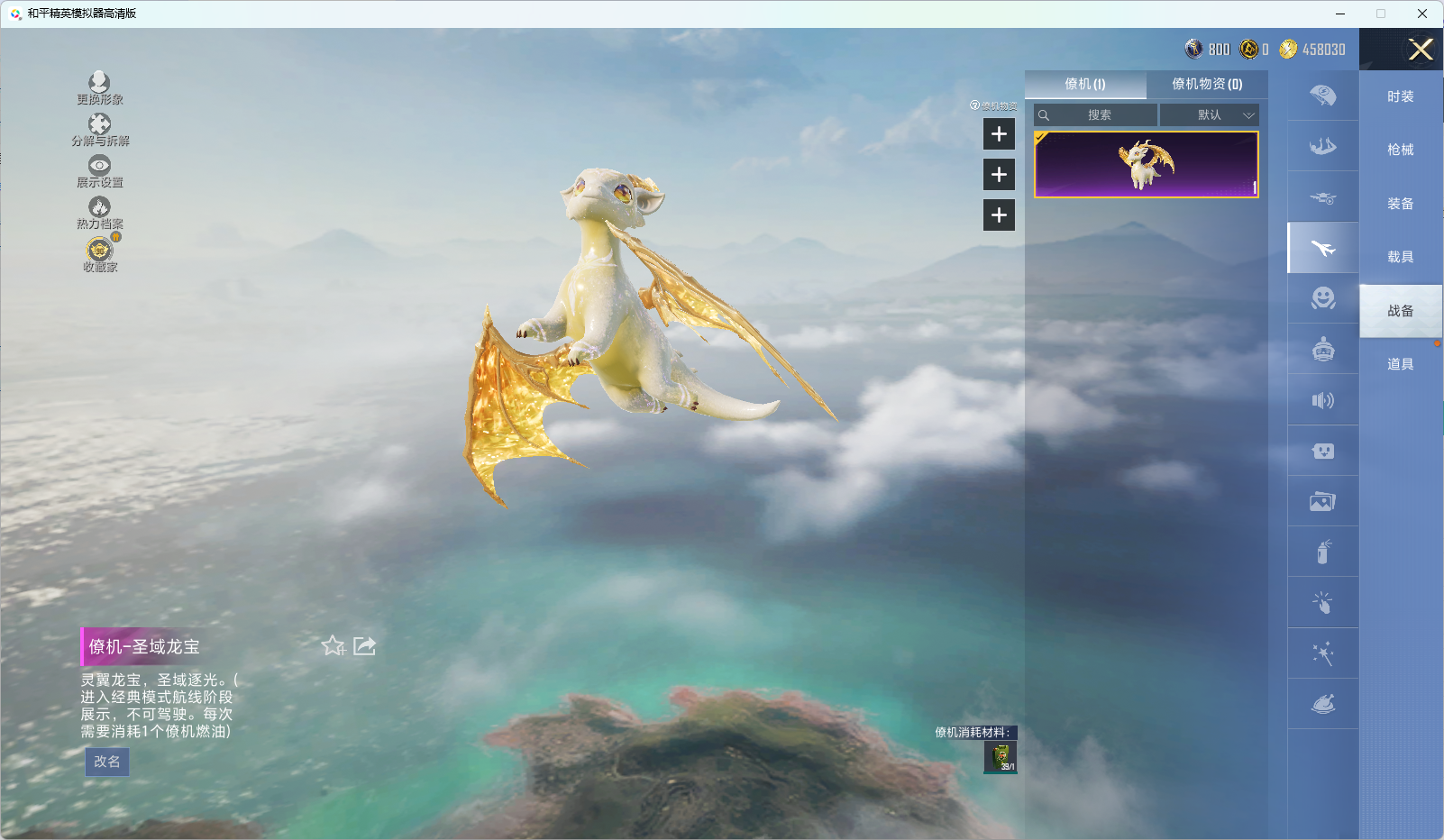Screen dimensions: 1444x840
Task: Close the inventory screen with the X
Action: point(1421,50)
